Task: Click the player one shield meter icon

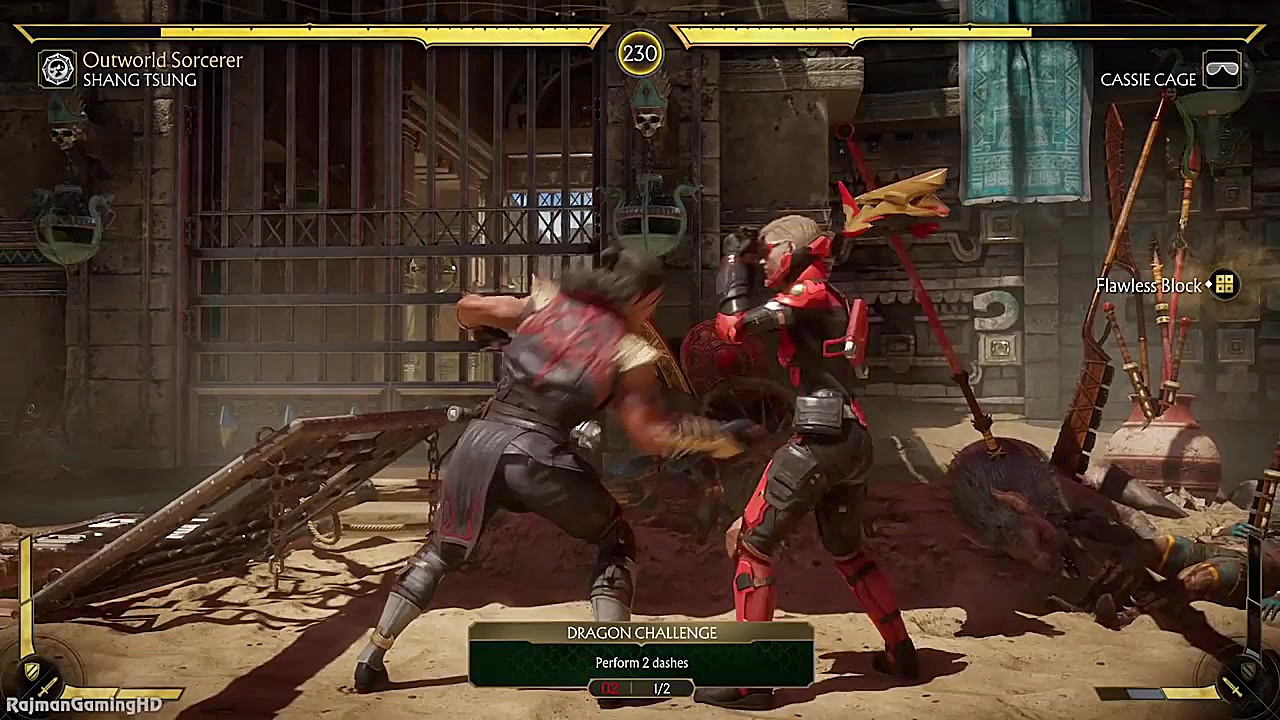Action: coord(32,670)
